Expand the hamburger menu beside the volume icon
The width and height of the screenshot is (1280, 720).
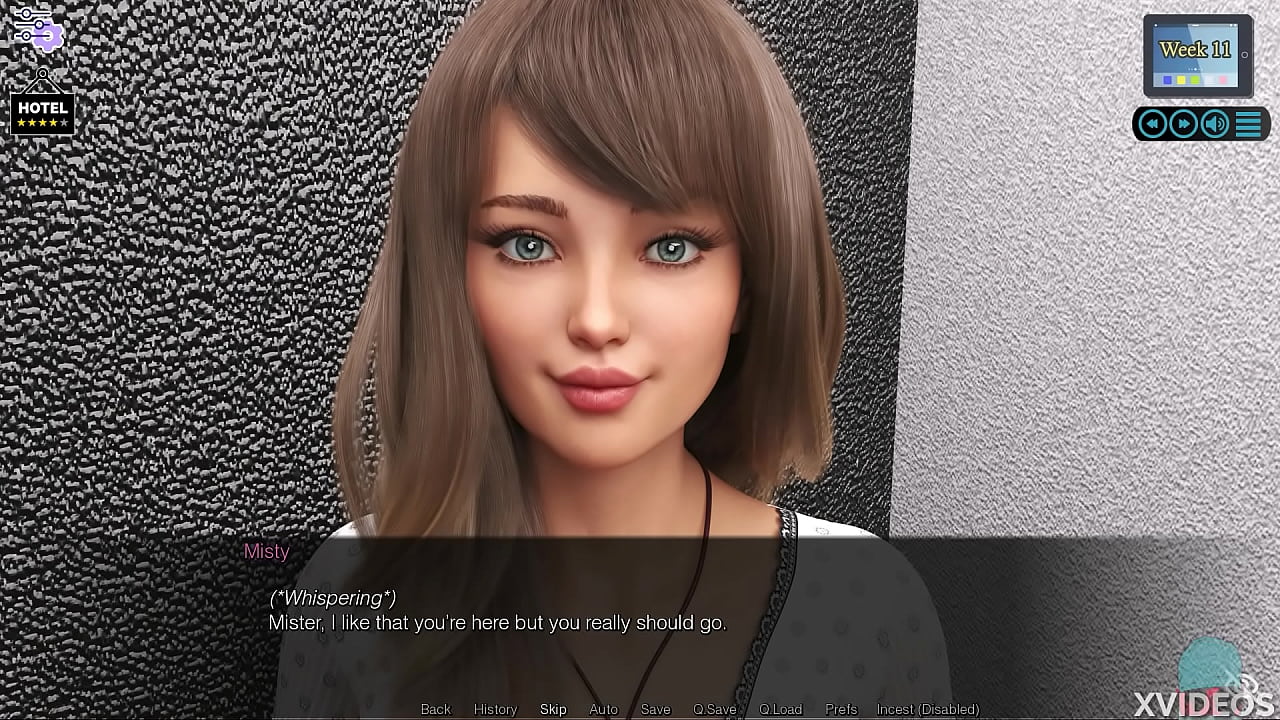(x=1248, y=123)
